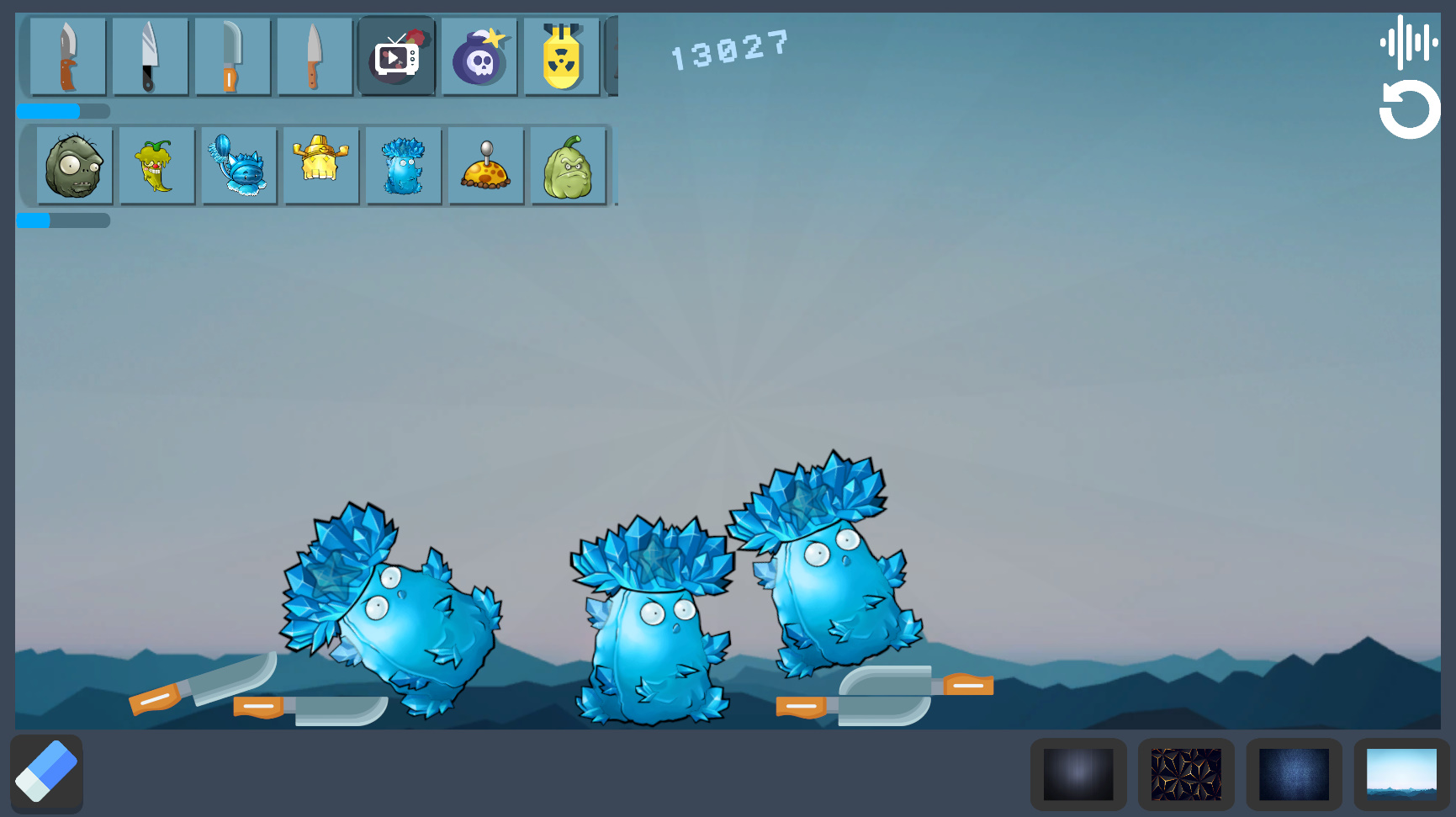Select the black-handled chef knife
Viewport: 1456px width, 817px height.
pyautogui.click(x=151, y=56)
